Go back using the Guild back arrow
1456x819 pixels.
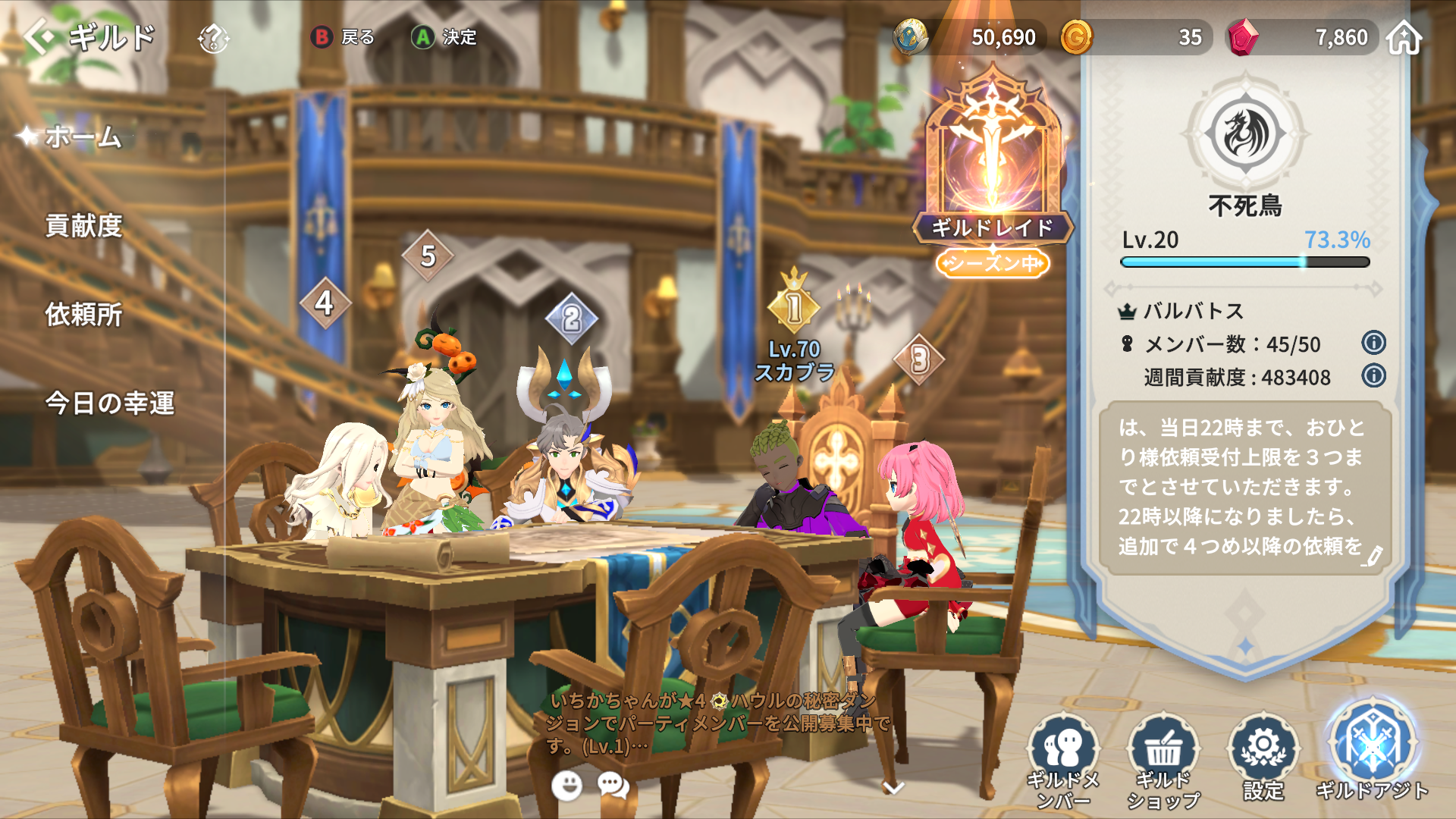(x=39, y=36)
